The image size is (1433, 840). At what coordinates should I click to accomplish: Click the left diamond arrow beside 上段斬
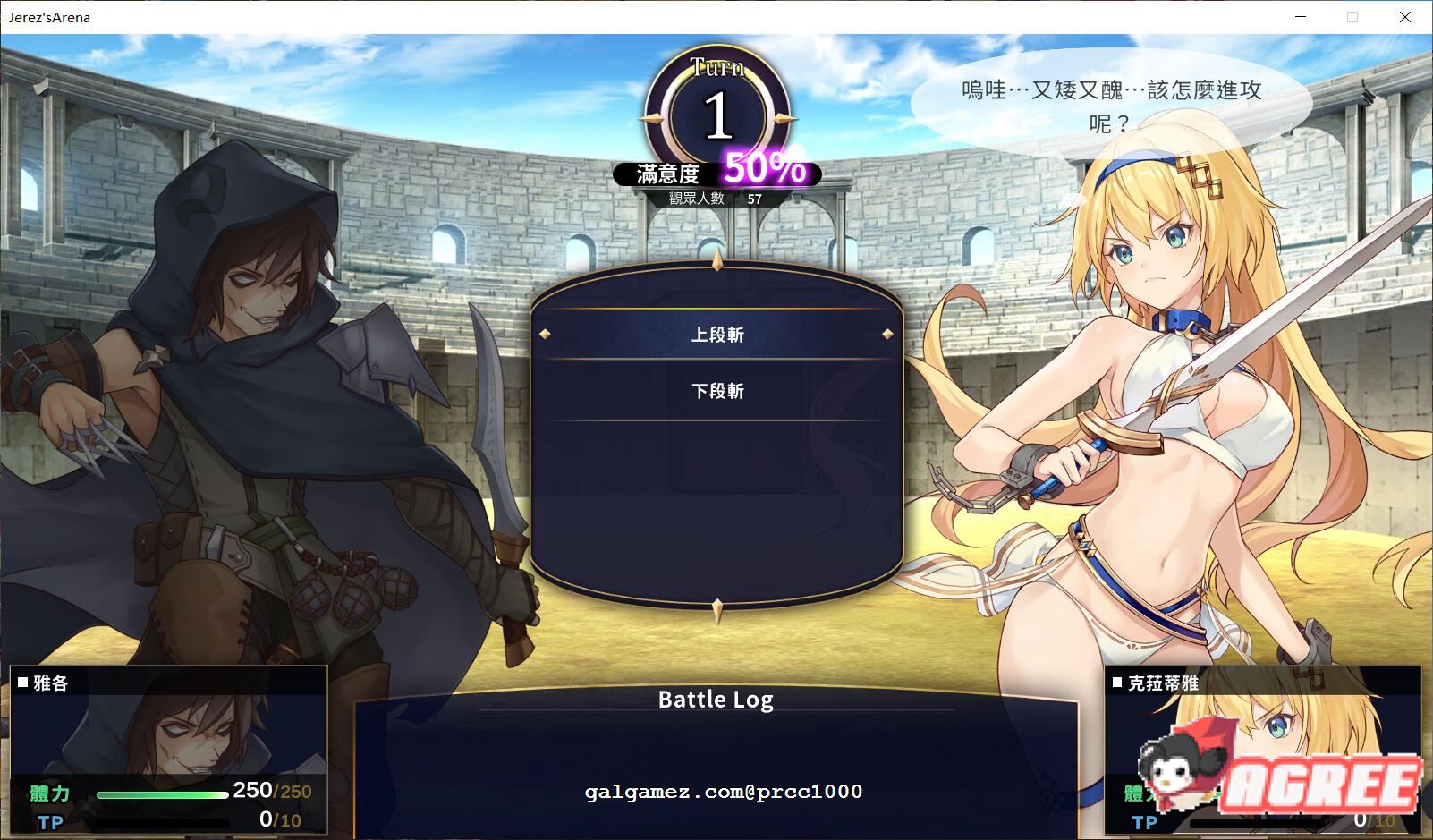547,334
